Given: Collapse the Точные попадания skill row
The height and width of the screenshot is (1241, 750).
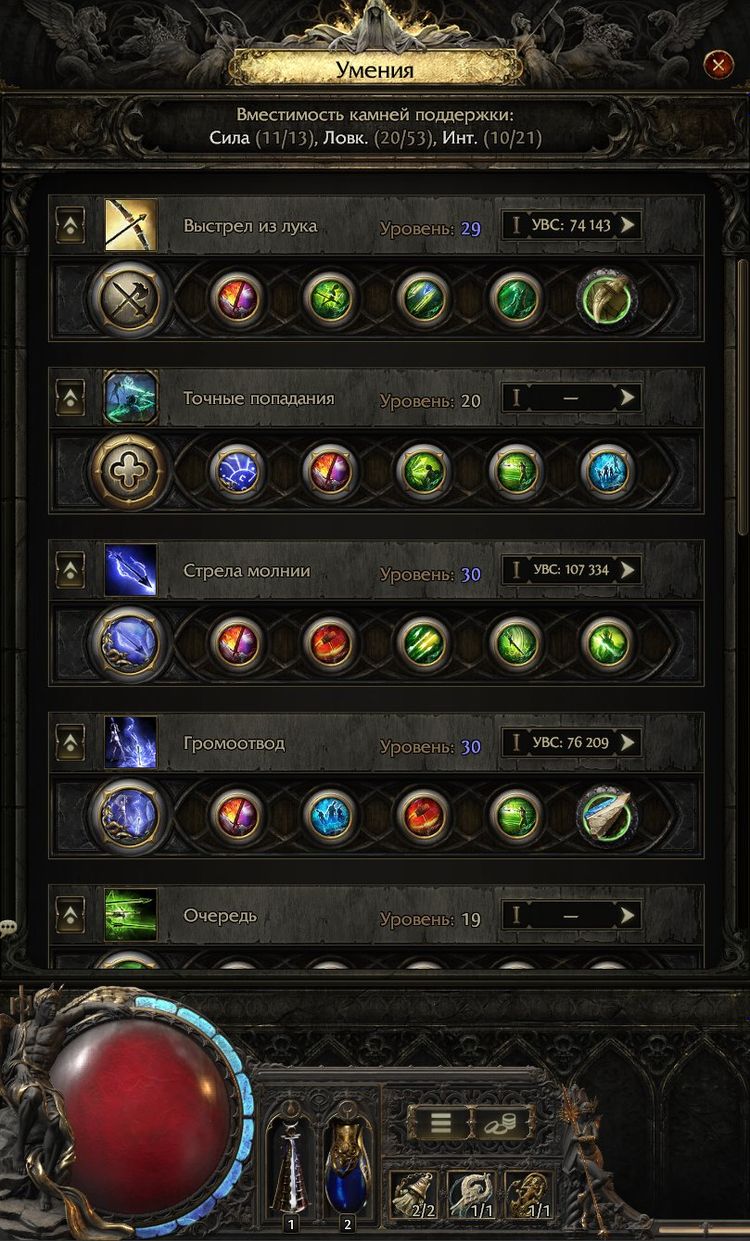Looking at the screenshot, I should click(69, 399).
